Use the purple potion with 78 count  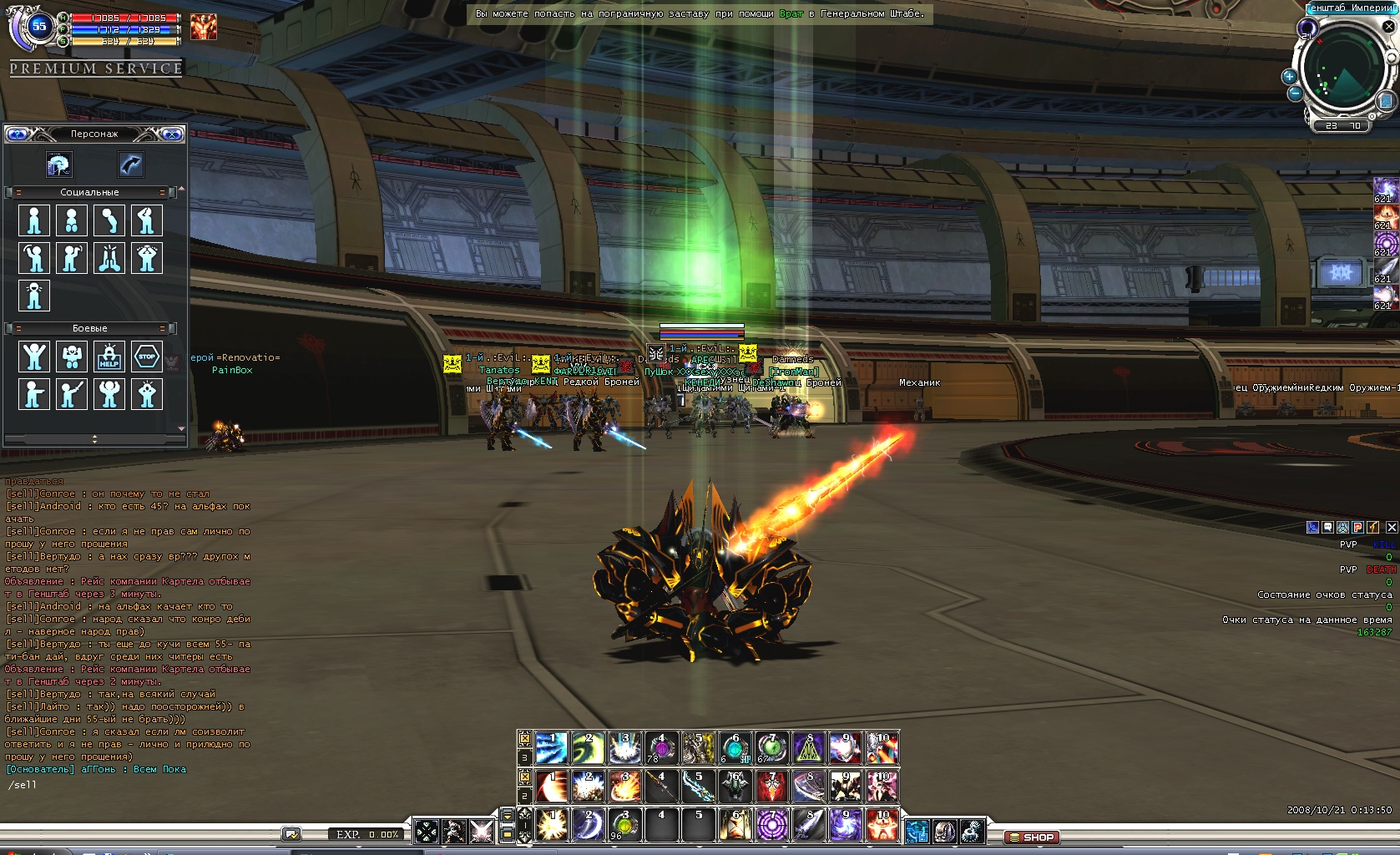click(661, 748)
